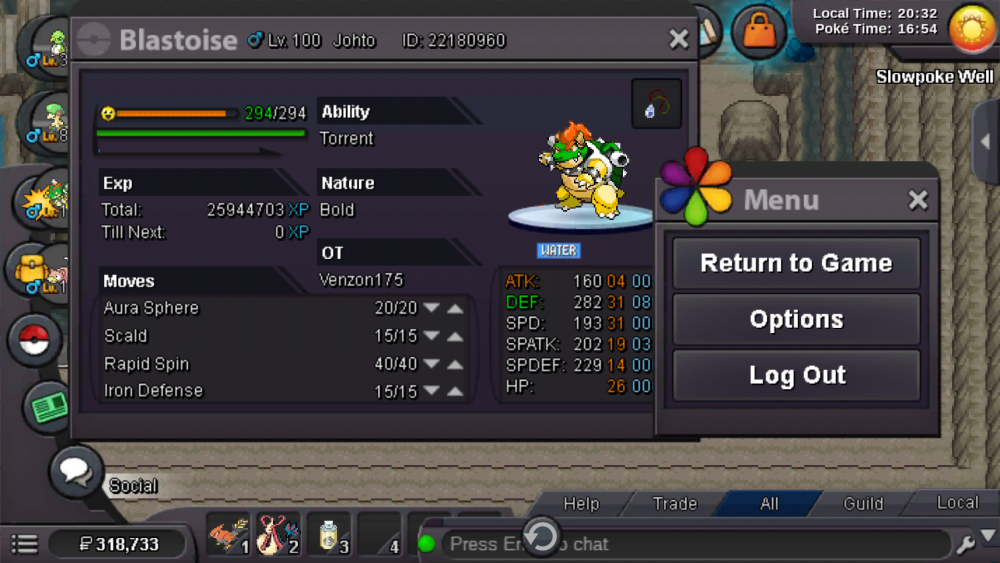Switch to the Local chat tab
This screenshot has width=1000, height=563.
click(x=957, y=503)
